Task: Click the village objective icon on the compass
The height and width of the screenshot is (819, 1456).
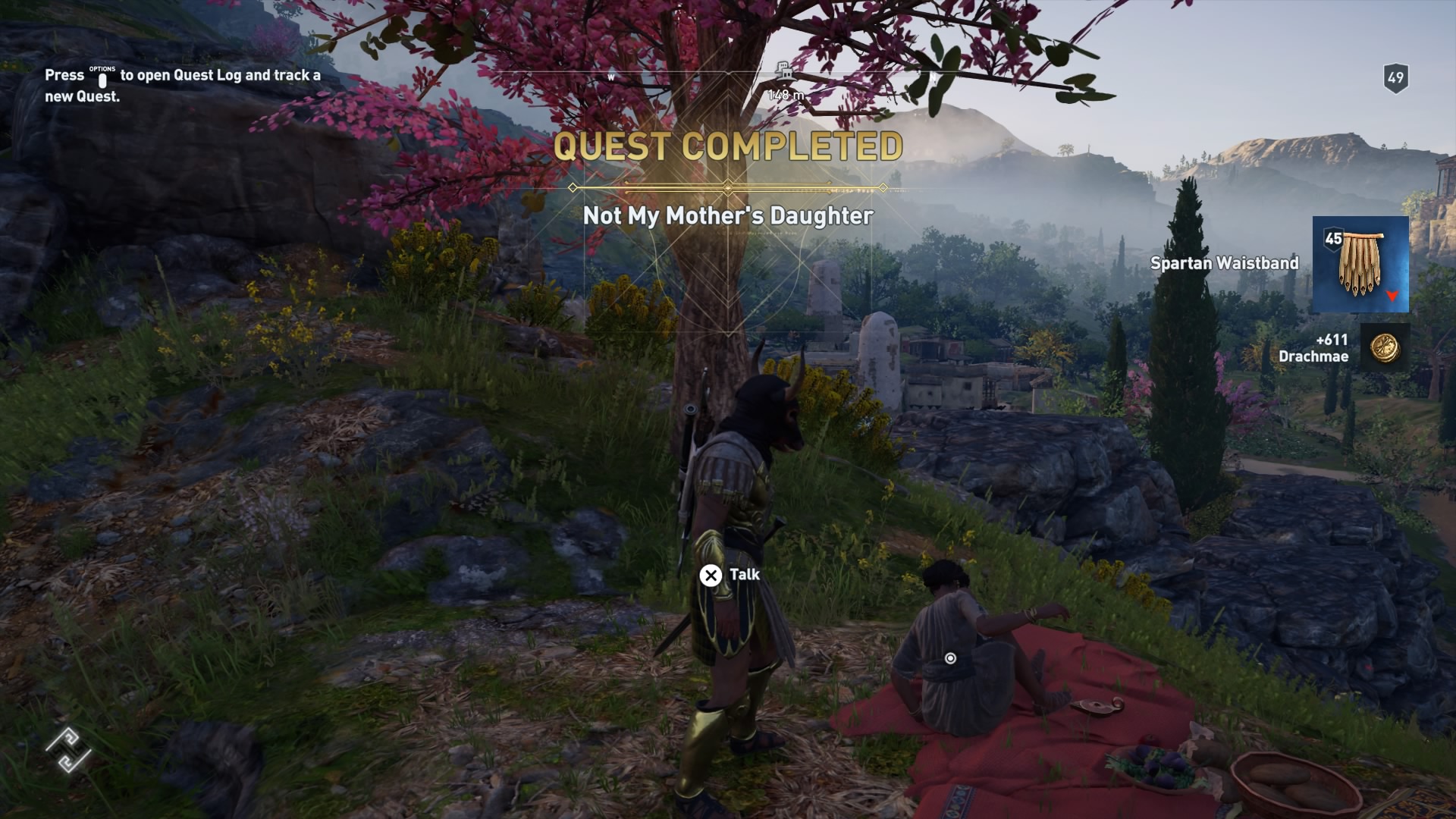Action: (x=783, y=71)
